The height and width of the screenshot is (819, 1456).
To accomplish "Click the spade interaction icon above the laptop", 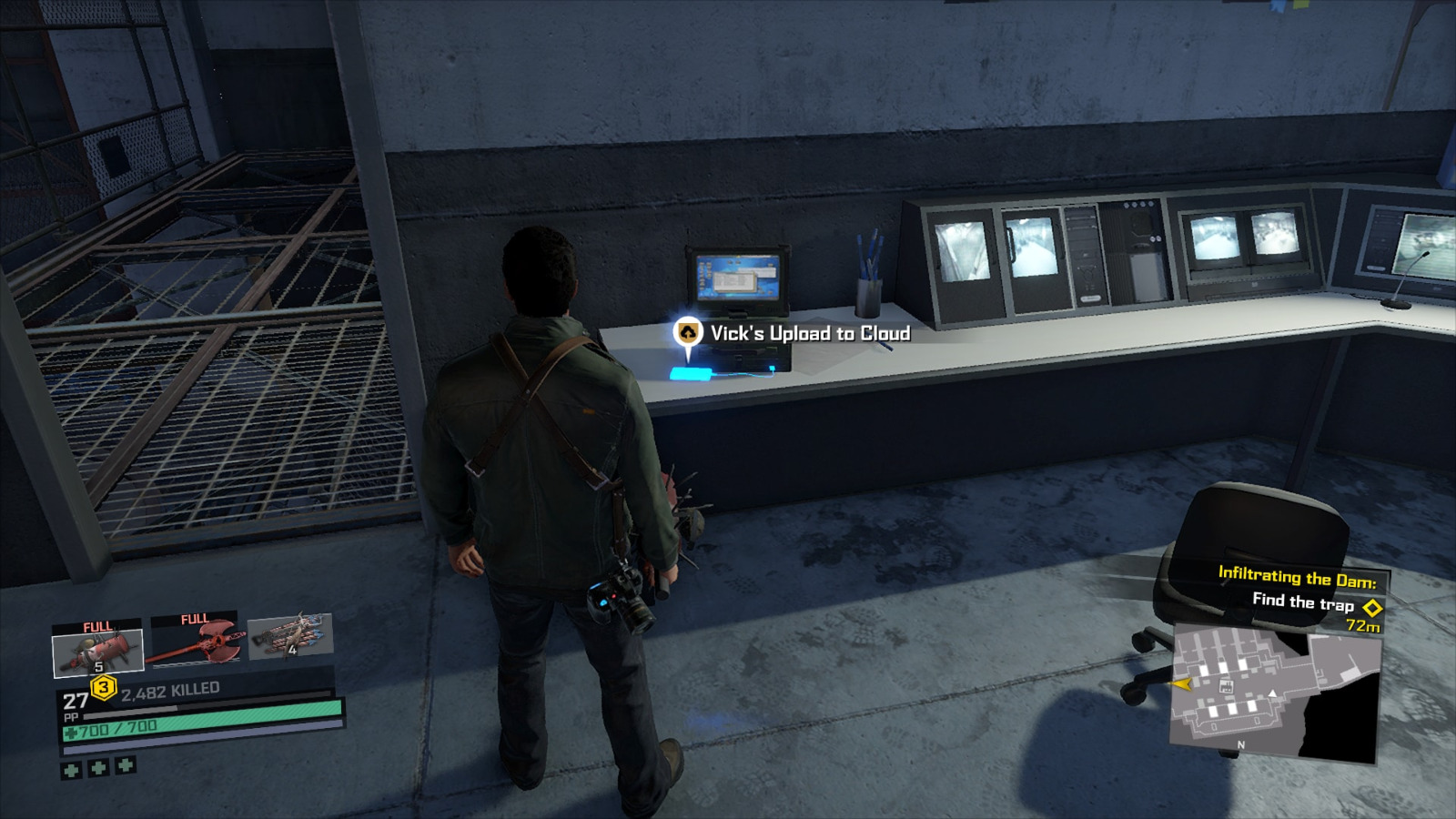I will [687, 333].
